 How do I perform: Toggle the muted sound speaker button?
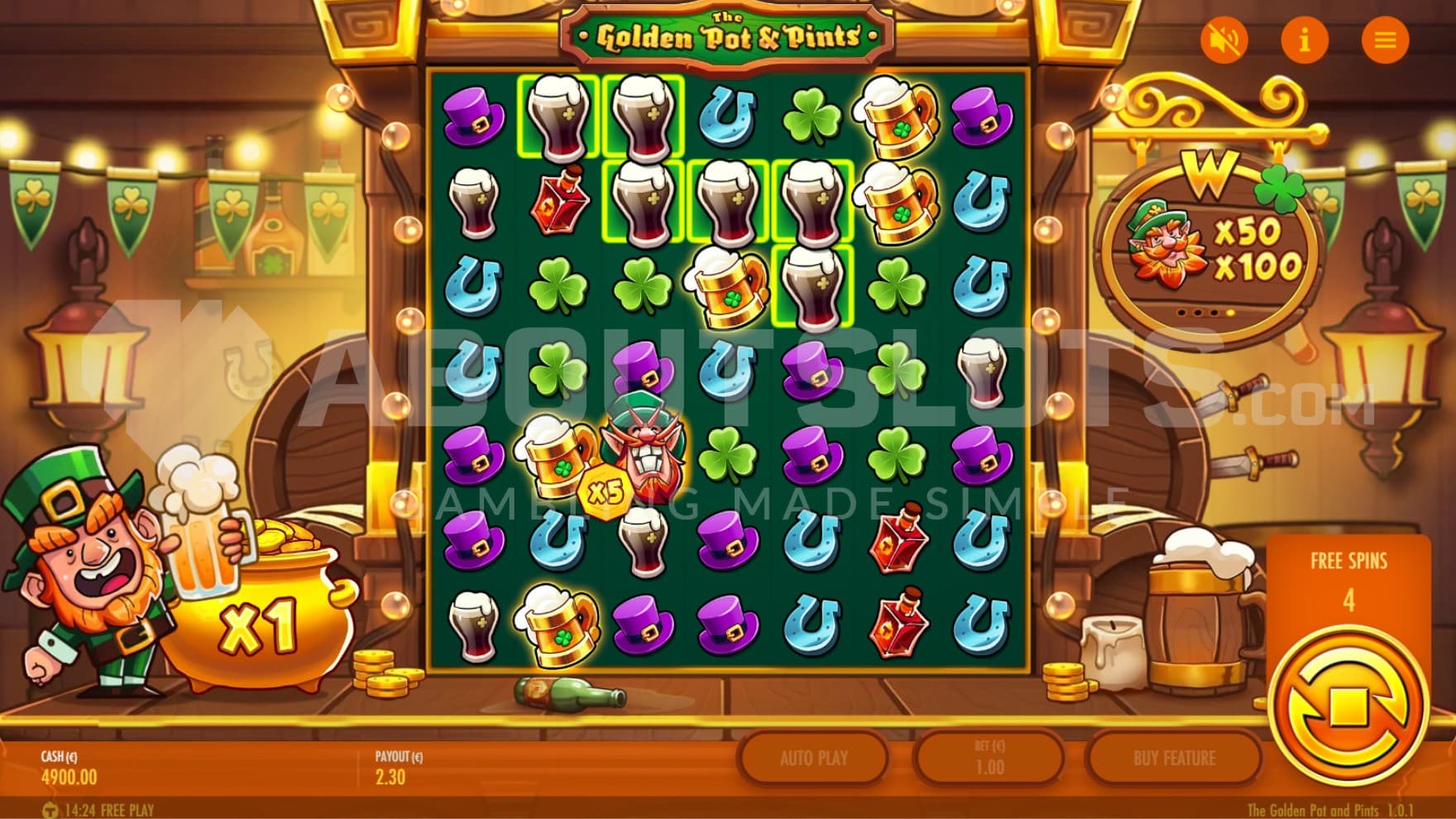(1224, 39)
